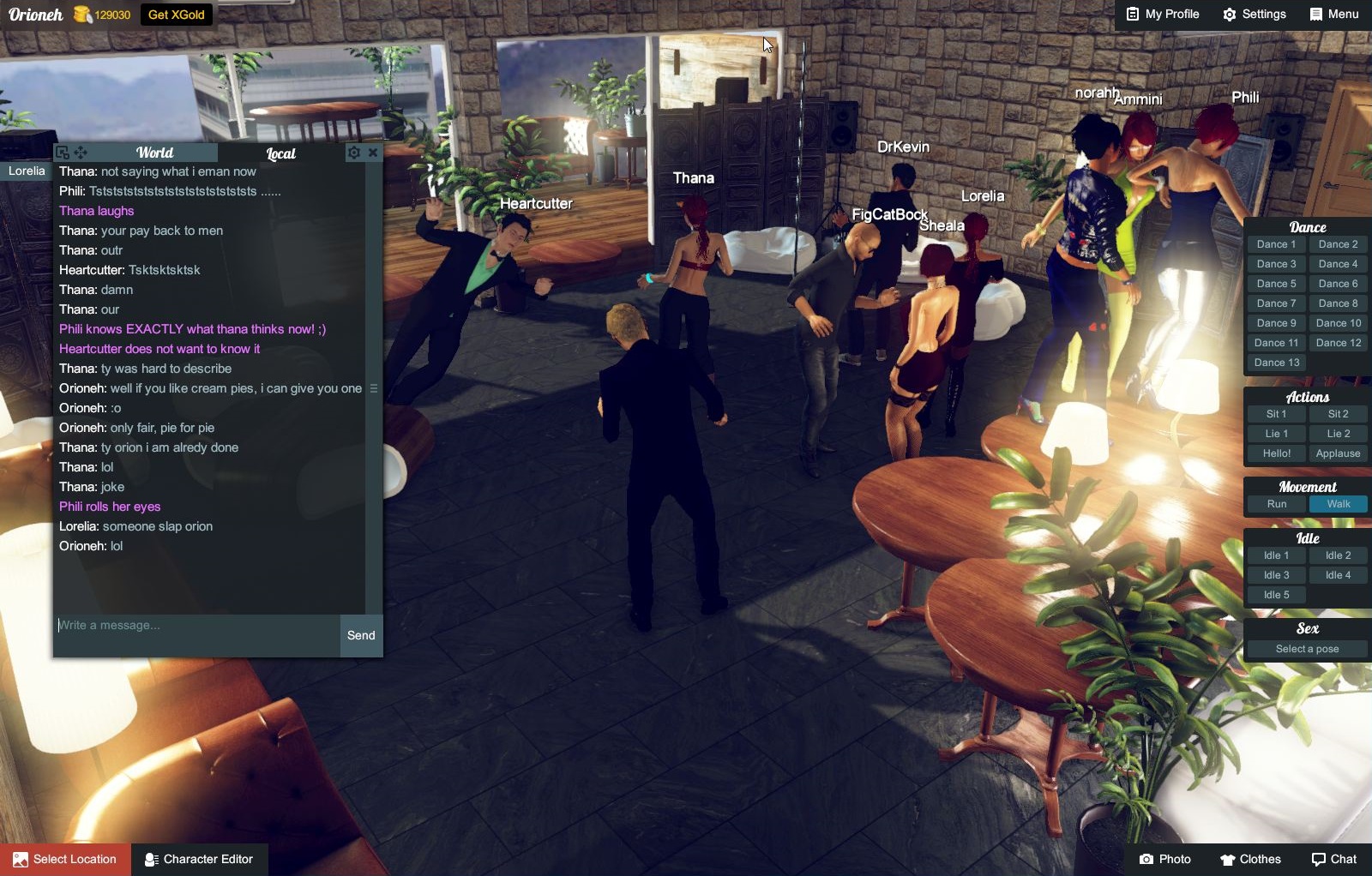Switch to the World chat tab
Viewport: 1372px width, 876px height.
[x=154, y=153]
